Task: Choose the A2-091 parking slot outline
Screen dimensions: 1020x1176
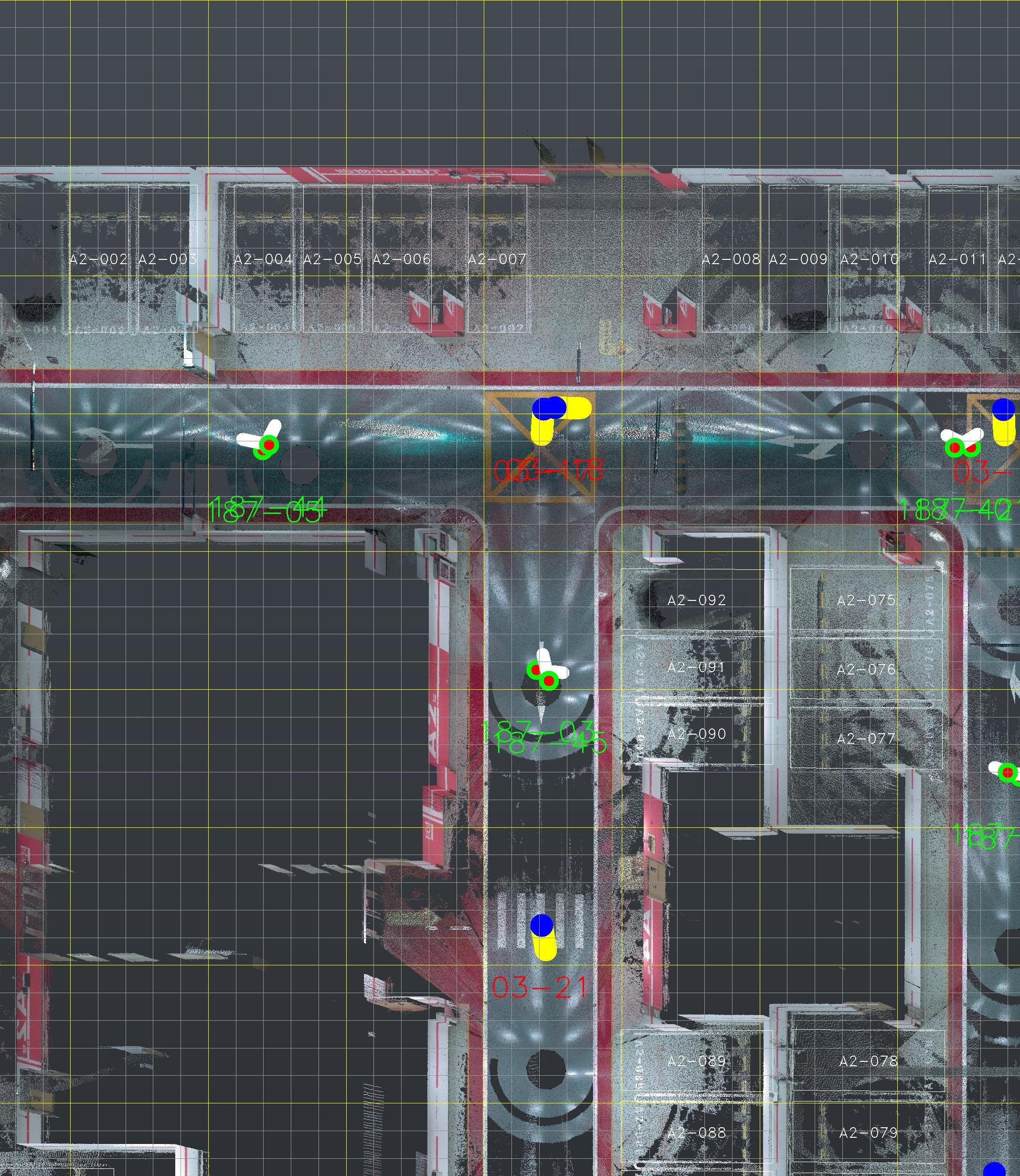Action: 696,666
